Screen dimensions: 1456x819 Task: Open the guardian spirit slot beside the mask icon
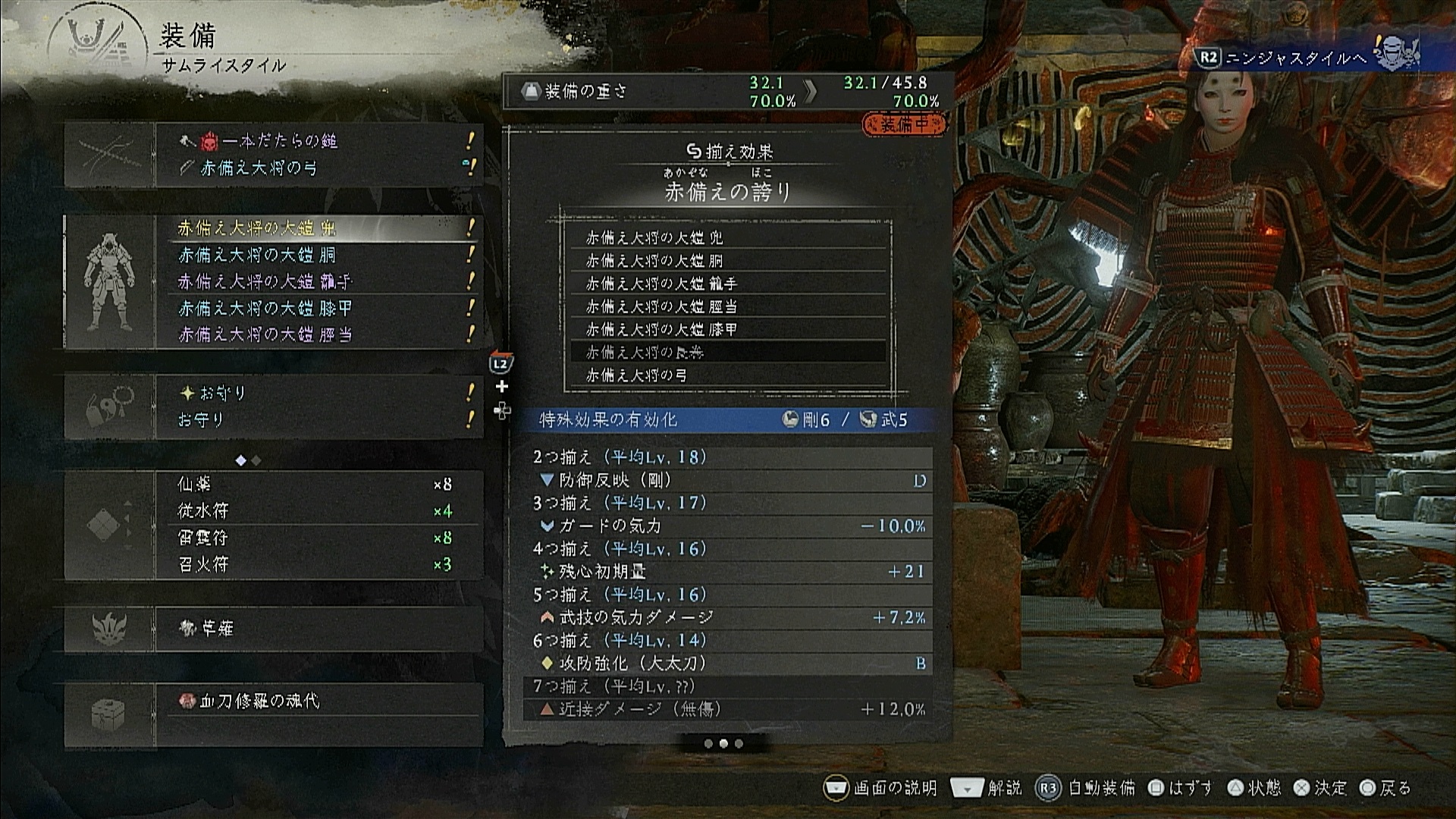click(x=318, y=629)
